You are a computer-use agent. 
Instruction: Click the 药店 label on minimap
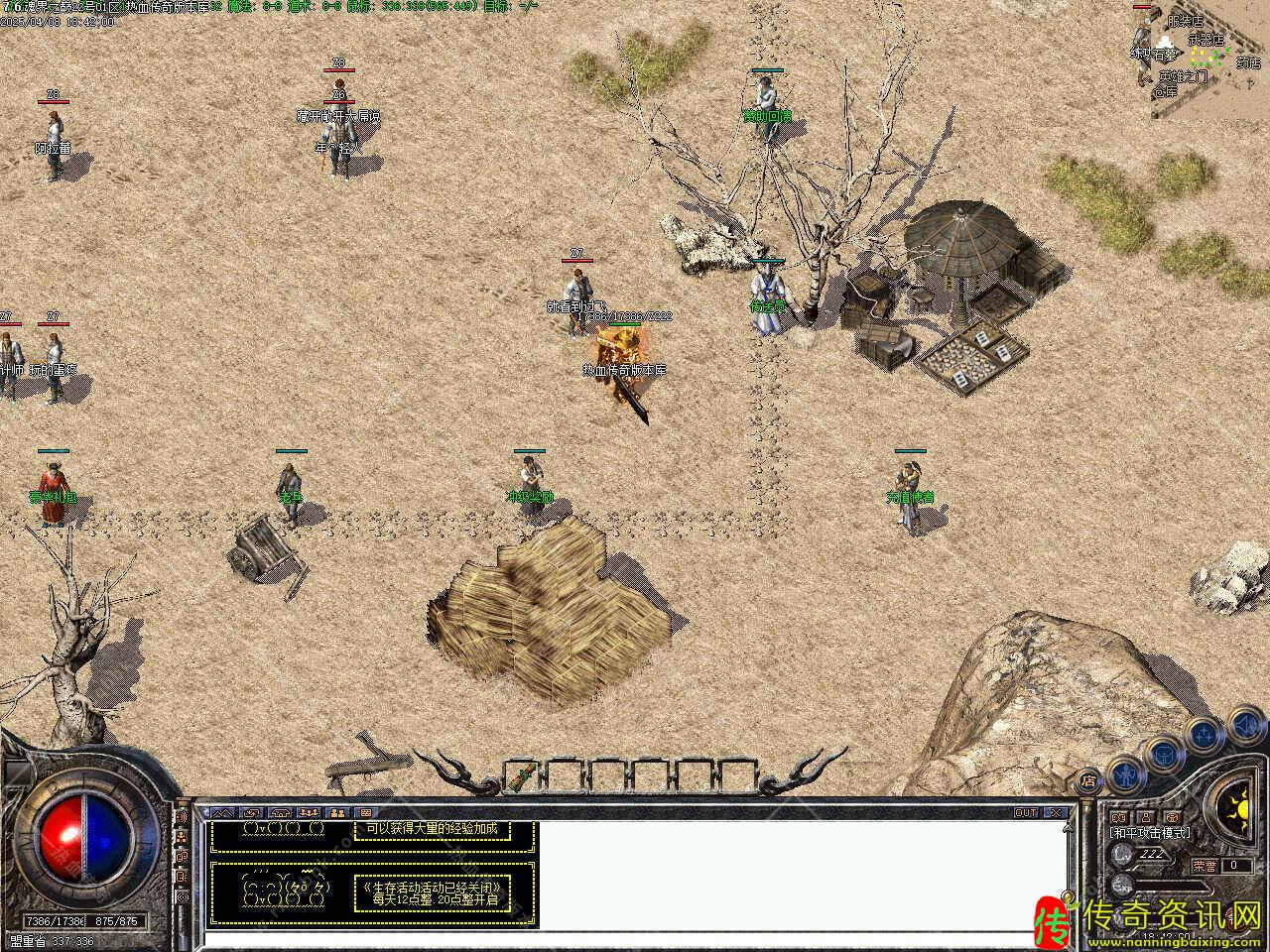pos(1247,62)
